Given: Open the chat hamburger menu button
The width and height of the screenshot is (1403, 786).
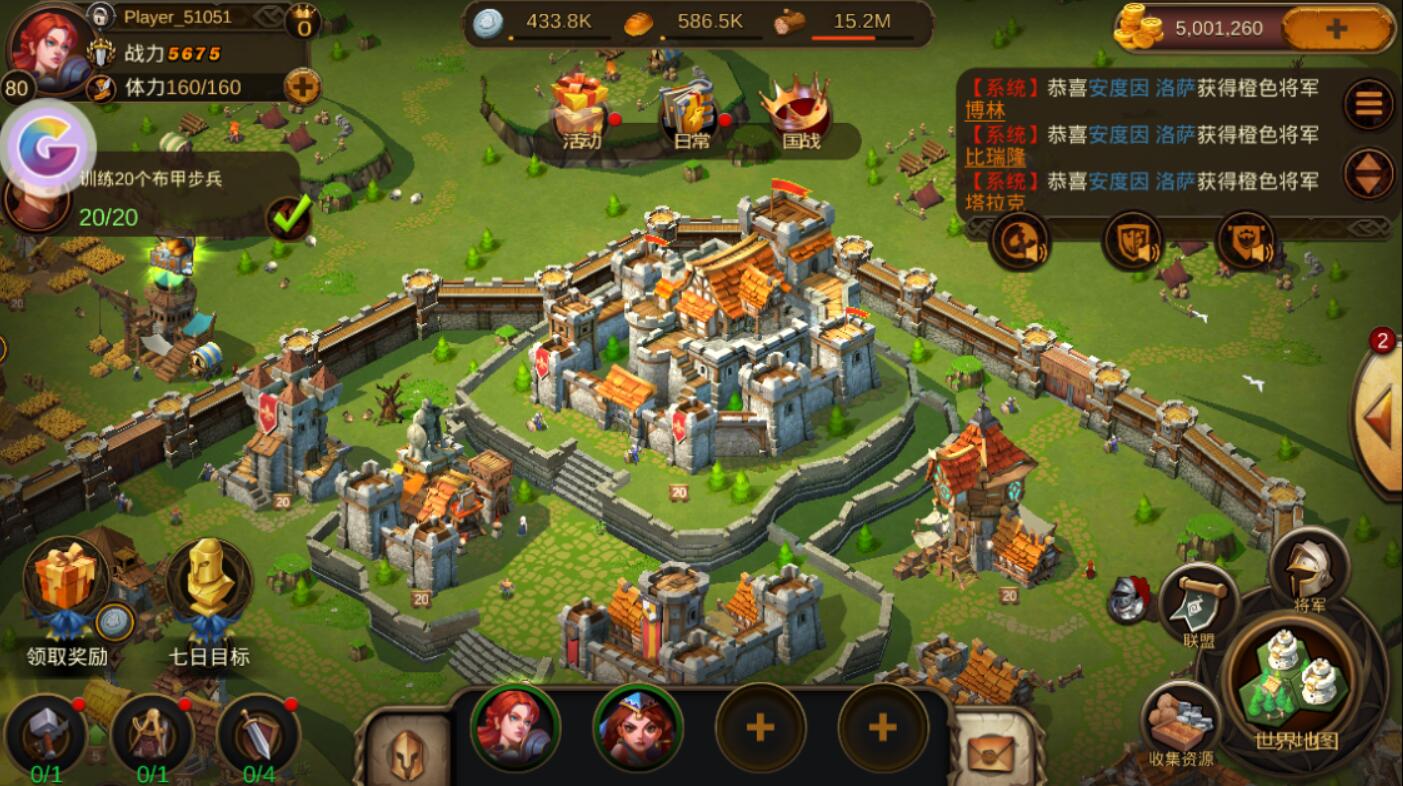Looking at the screenshot, I should [1368, 103].
